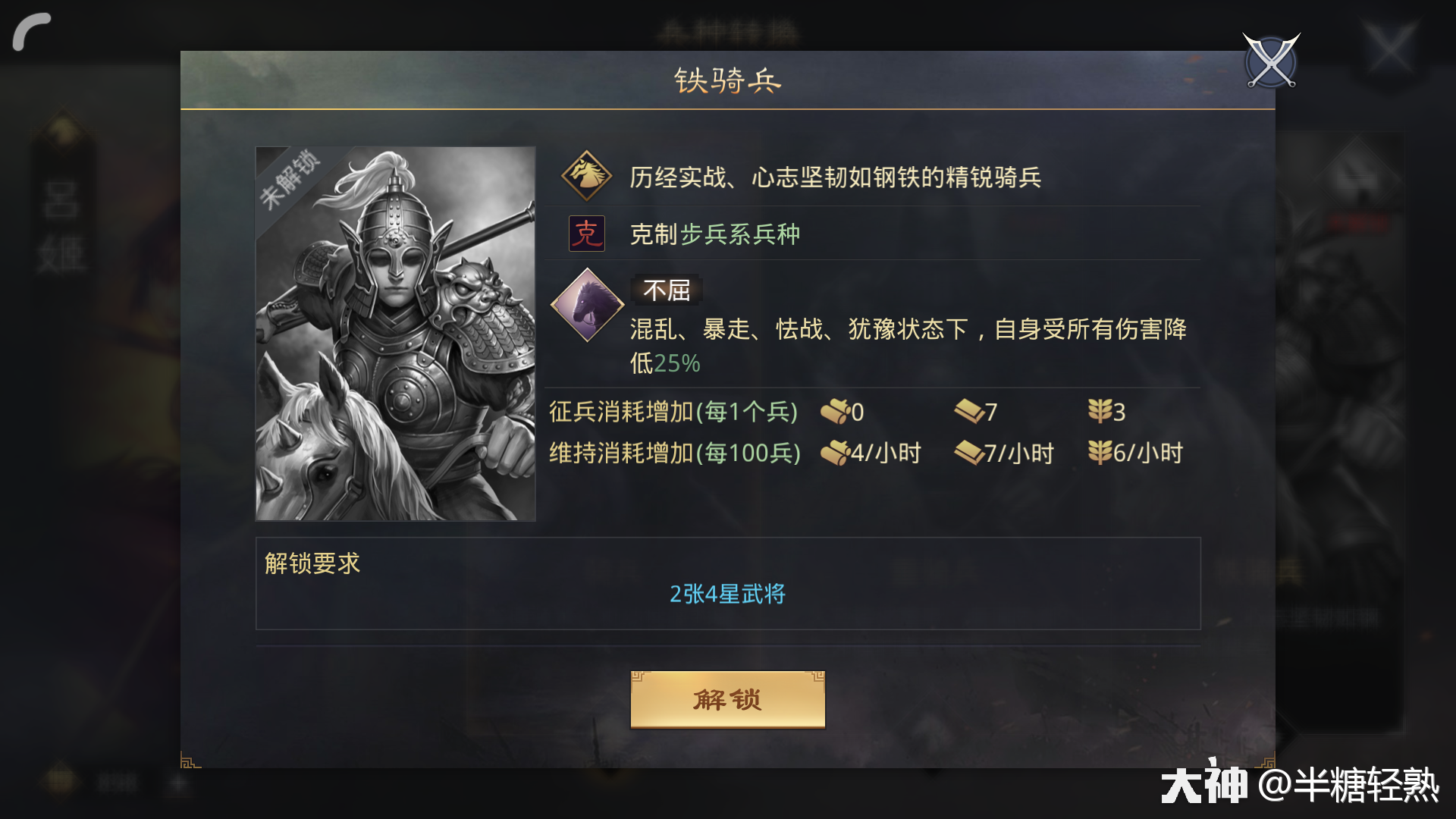Click the golden cavalry emblem beside the description
This screenshot has width=1456, height=819.
coord(588,175)
